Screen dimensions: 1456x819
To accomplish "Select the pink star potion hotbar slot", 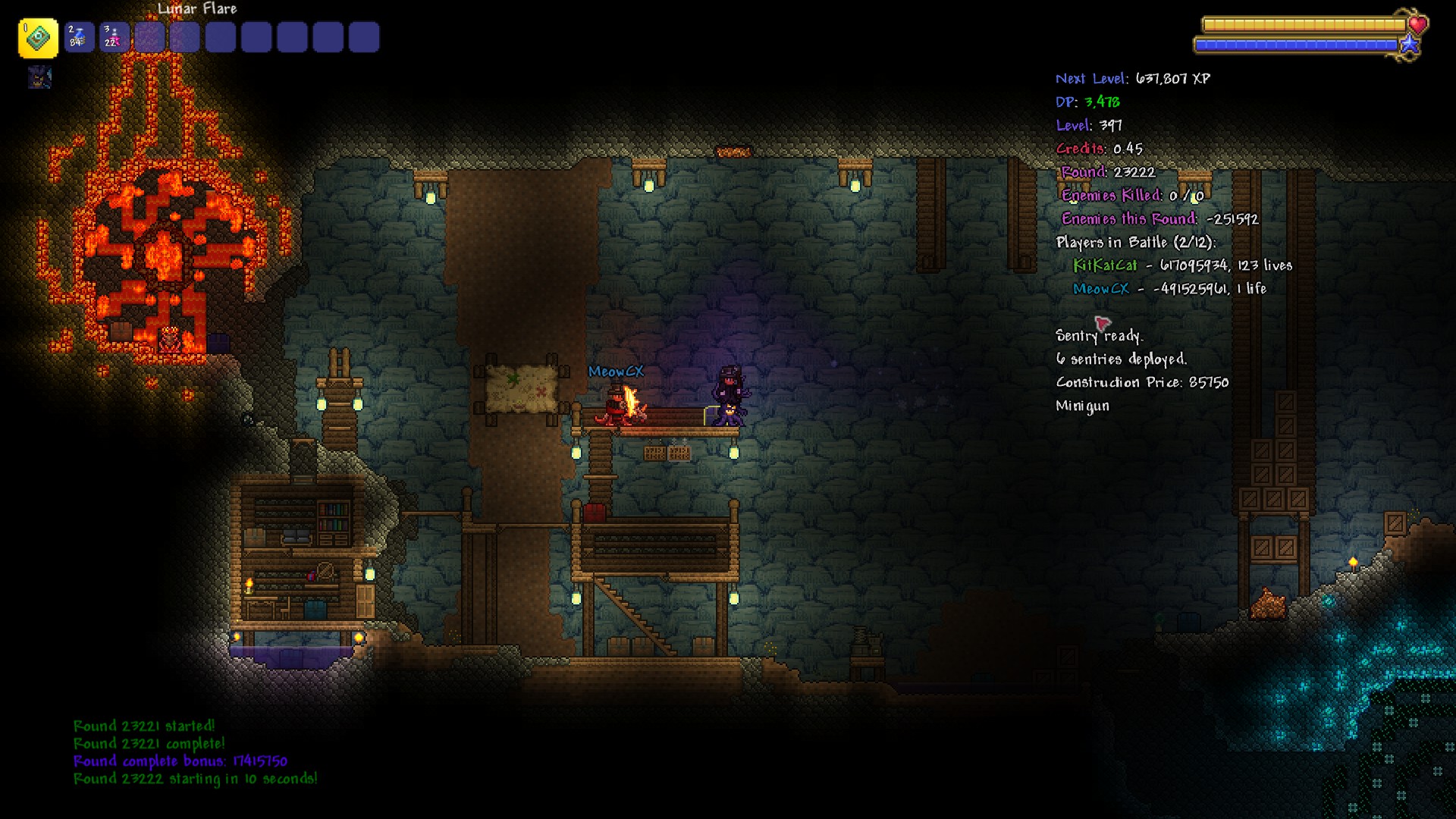I will 114,37.
